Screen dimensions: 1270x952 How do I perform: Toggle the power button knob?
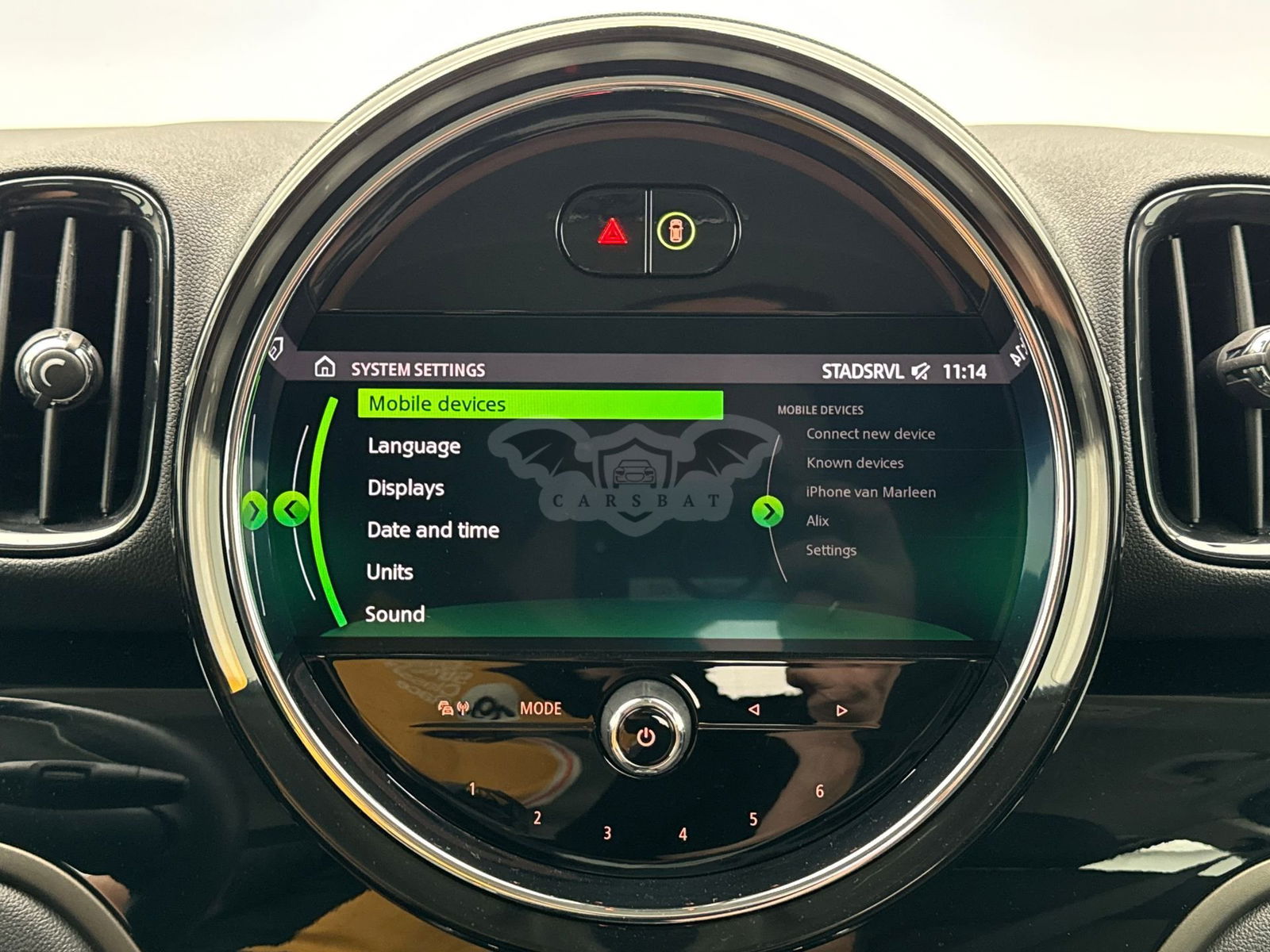point(646,736)
